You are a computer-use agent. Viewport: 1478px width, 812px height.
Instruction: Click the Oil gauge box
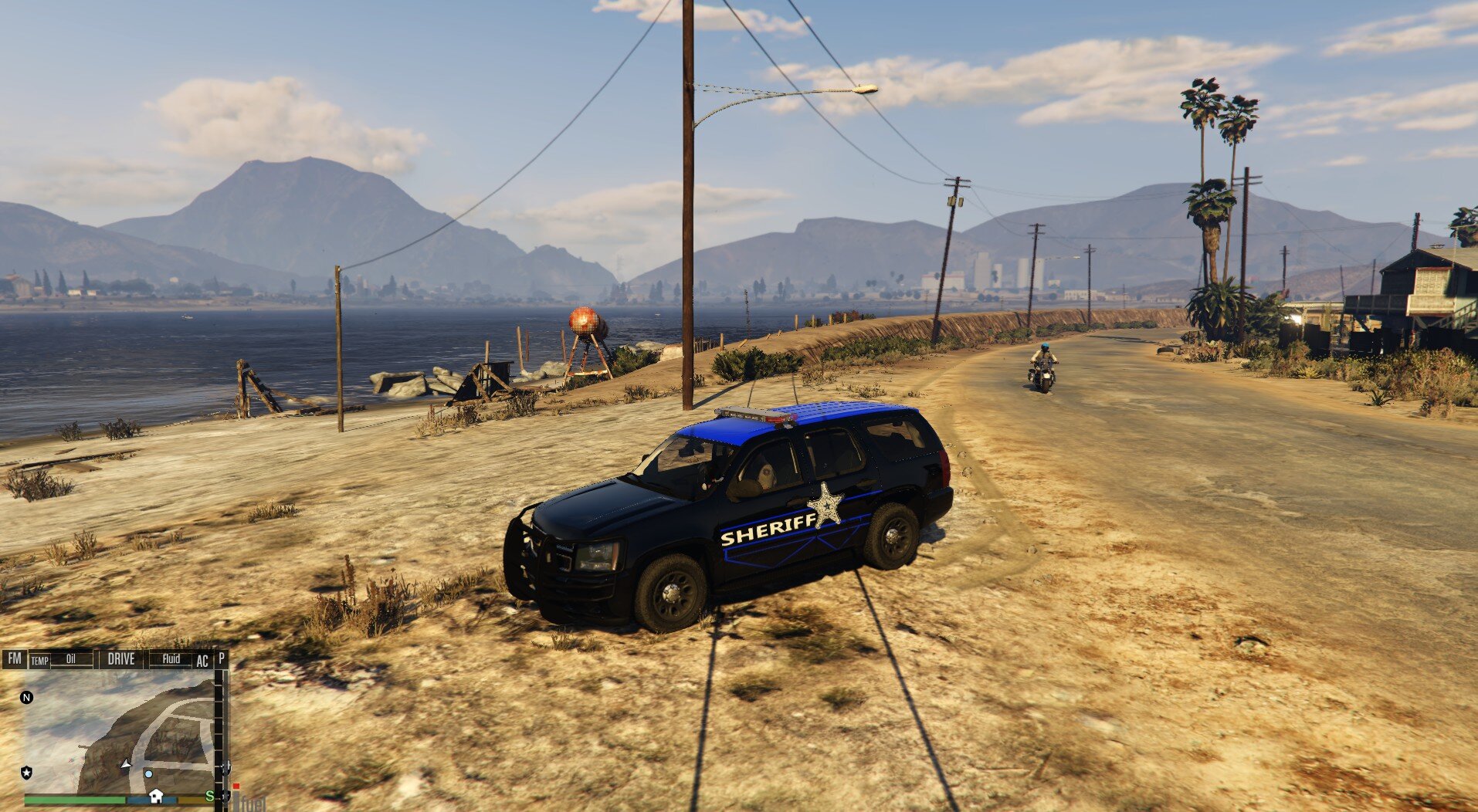click(x=71, y=659)
